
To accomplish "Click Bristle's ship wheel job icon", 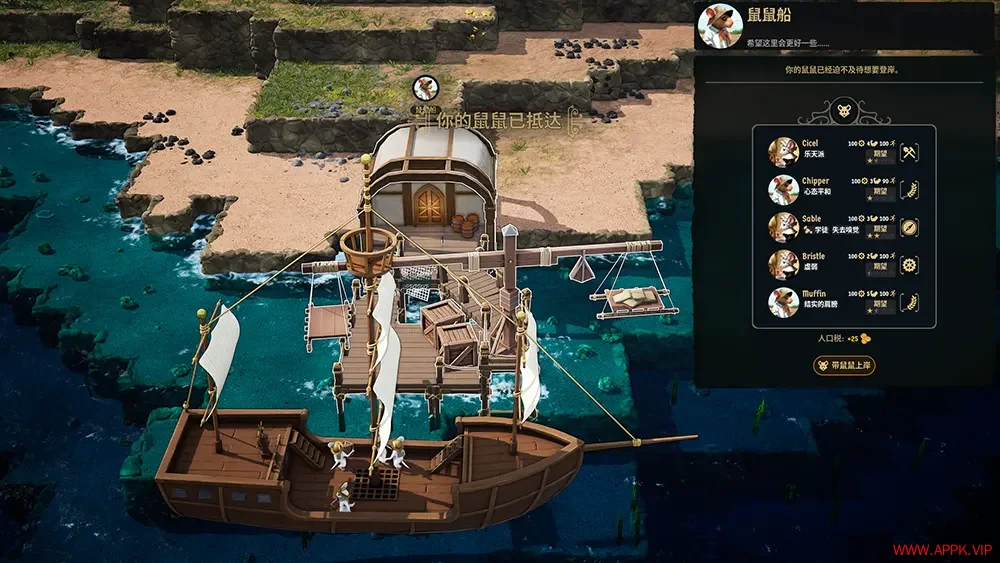I will click(x=909, y=265).
